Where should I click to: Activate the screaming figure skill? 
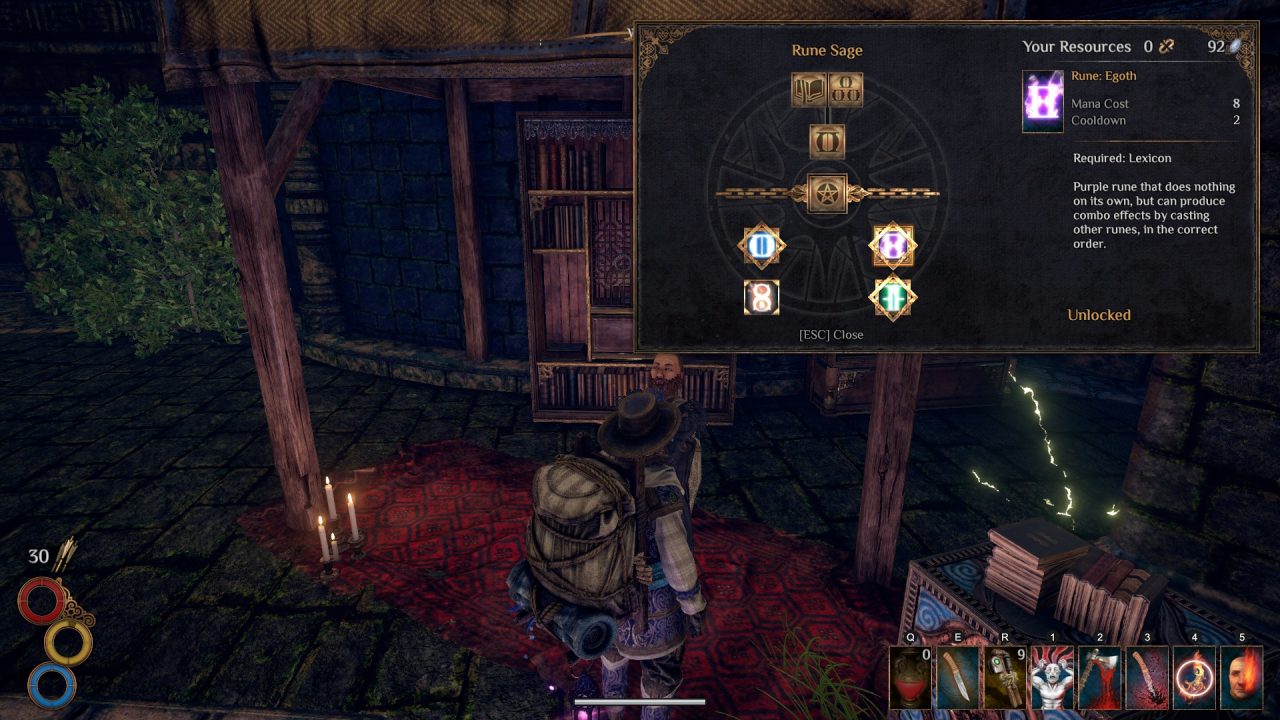(1053, 679)
